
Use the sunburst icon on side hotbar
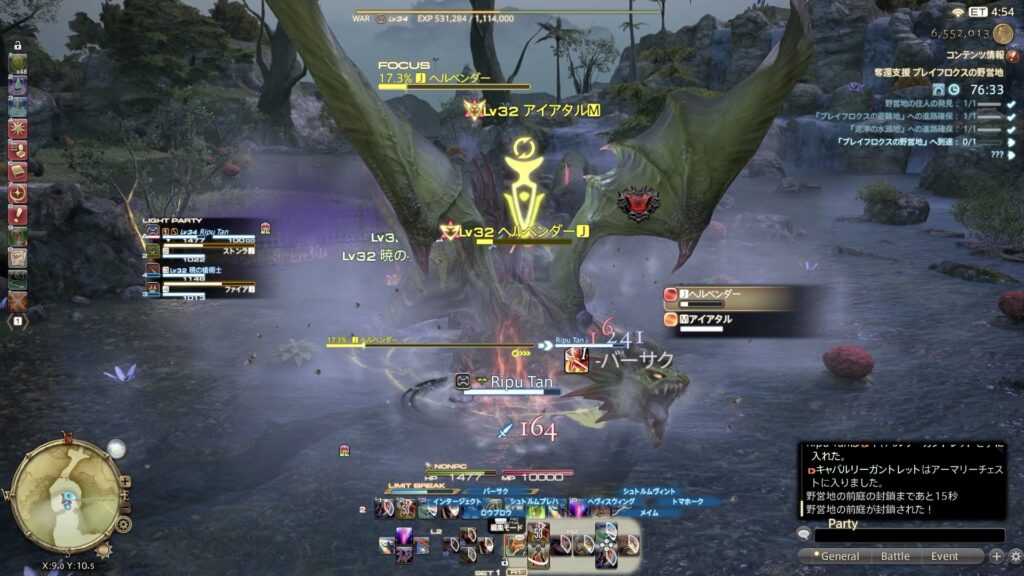coord(17,127)
